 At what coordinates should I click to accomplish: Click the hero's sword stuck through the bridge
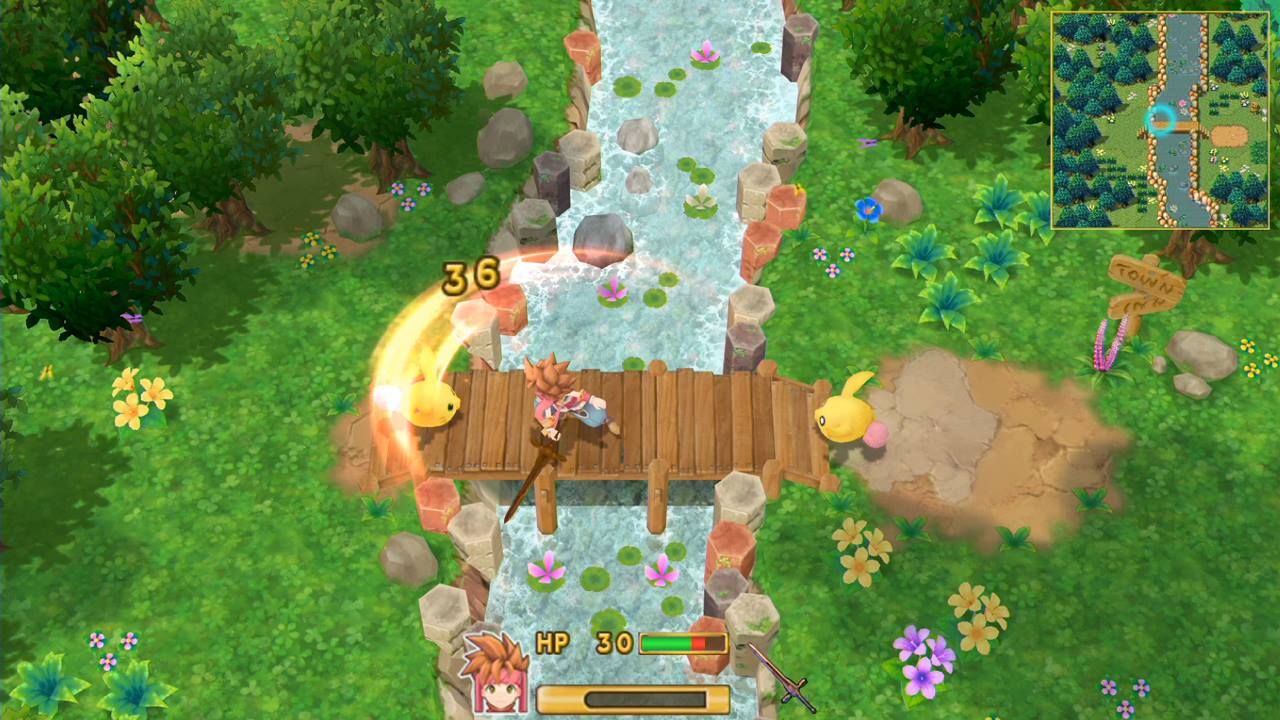tap(528, 480)
